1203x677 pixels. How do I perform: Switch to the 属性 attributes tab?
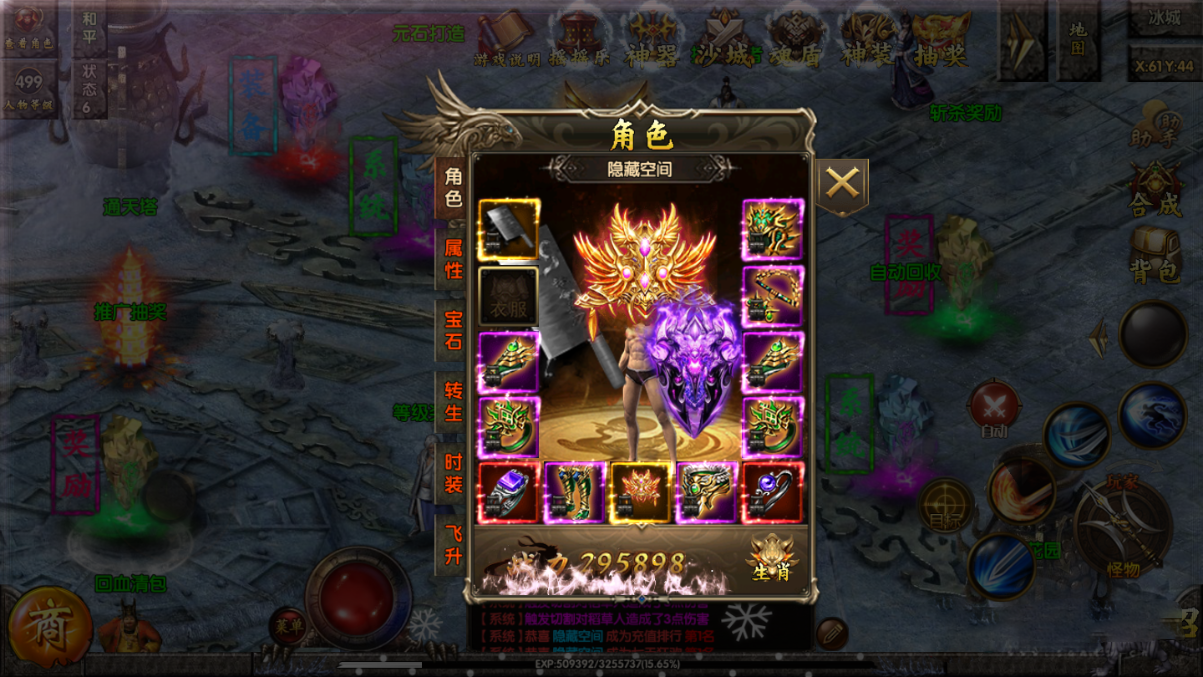(x=453, y=257)
